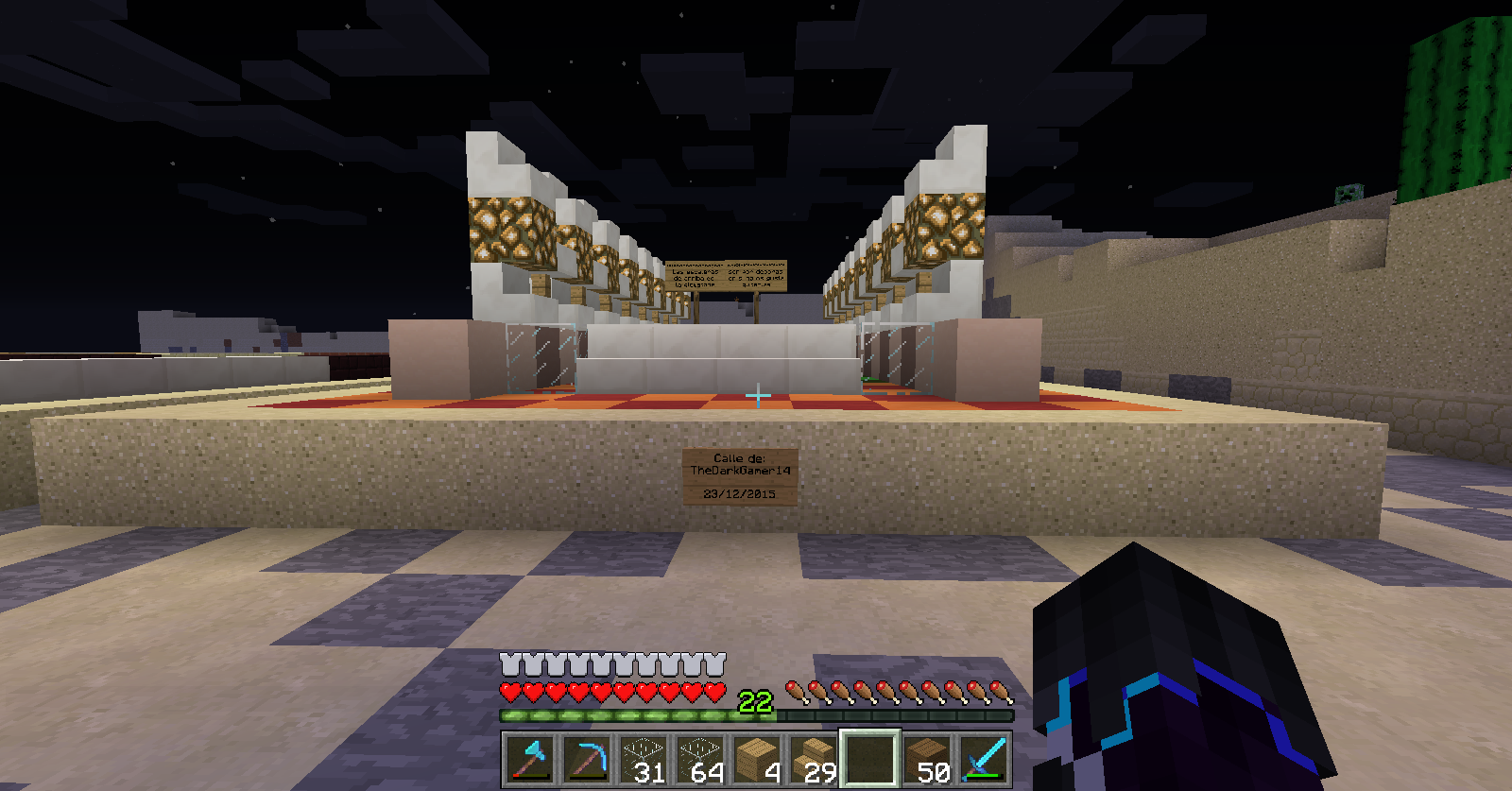Pick the stack of 4 oak planks
The image size is (1512, 791).
click(756, 759)
